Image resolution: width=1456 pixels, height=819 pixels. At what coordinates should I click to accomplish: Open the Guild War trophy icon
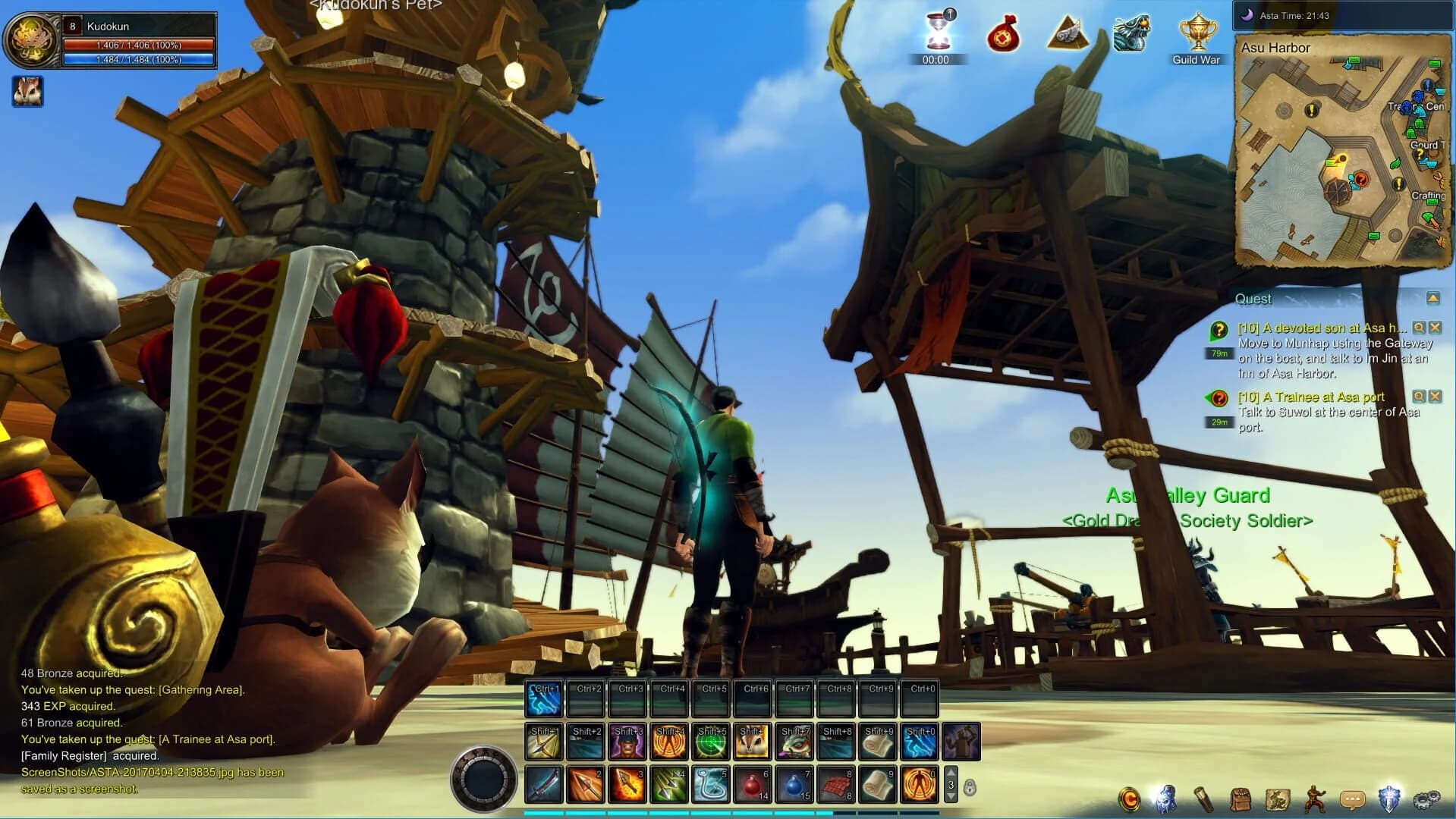tap(1197, 34)
